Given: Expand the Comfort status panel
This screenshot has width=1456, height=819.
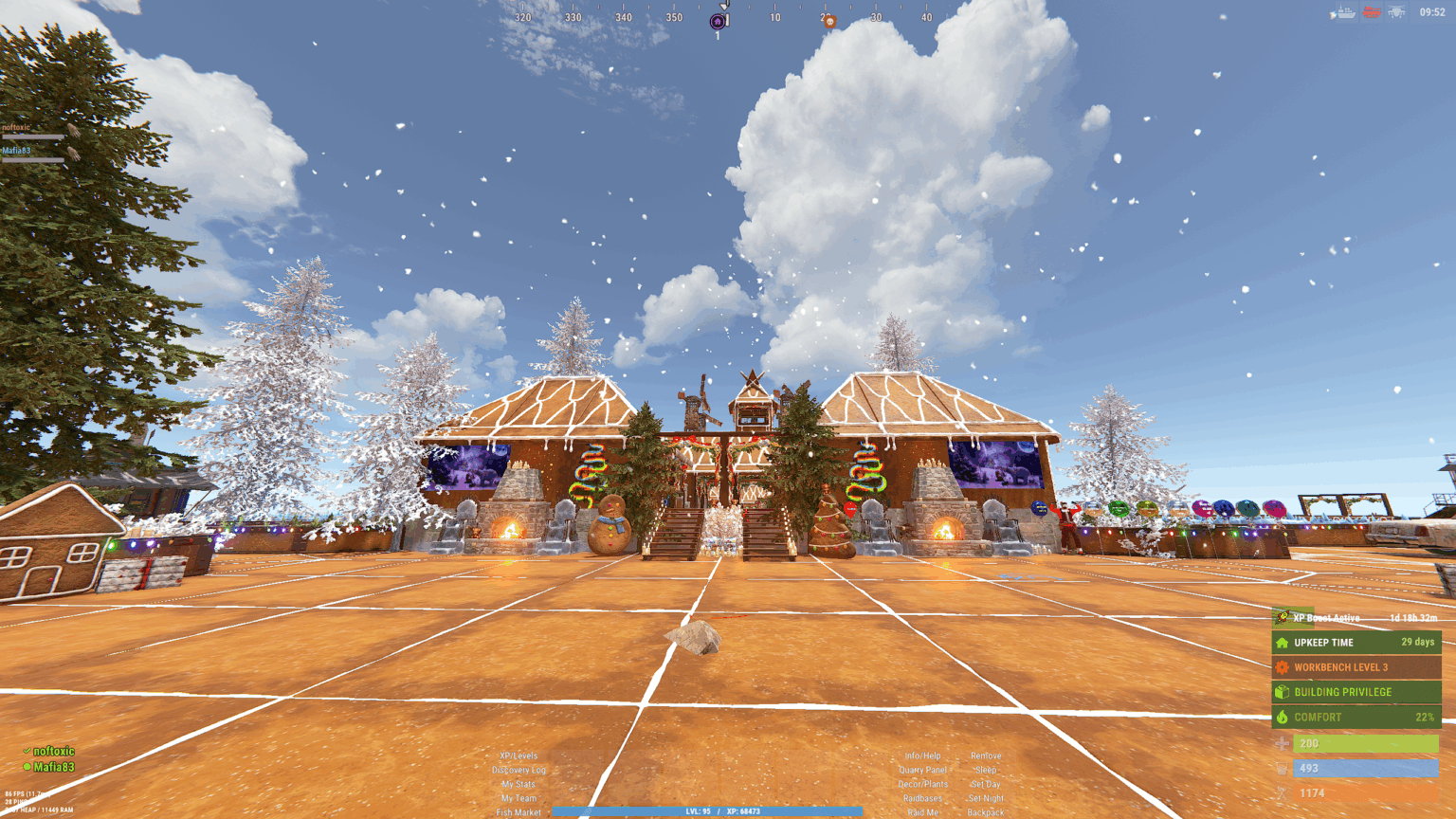Looking at the screenshot, I should click(1356, 717).
